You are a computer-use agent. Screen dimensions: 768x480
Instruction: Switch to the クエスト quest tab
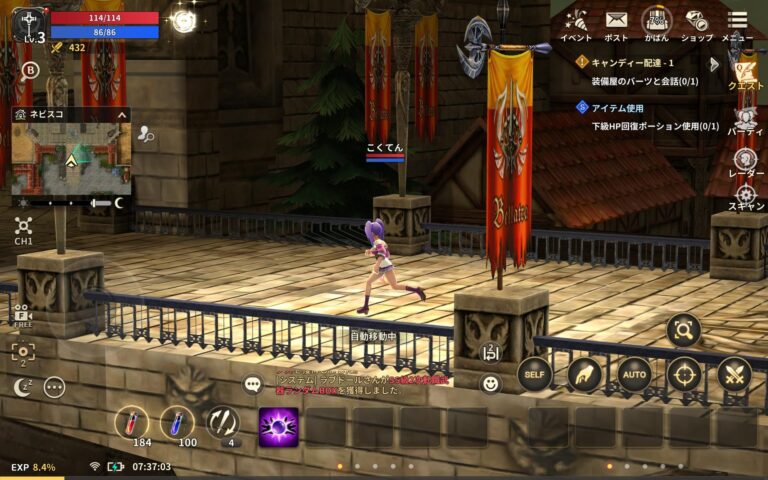pos(745,71)
